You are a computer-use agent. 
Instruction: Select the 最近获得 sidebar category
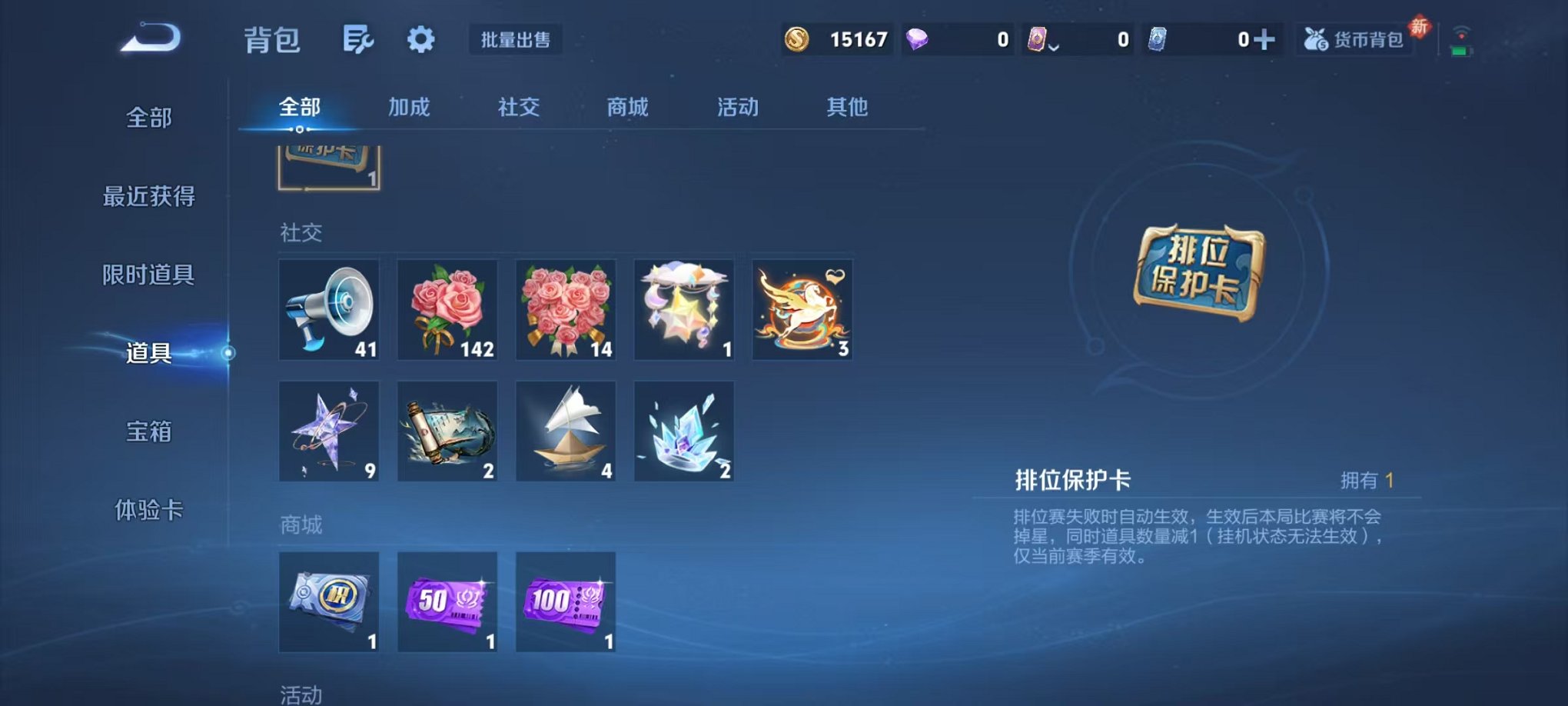pos(148,197)
